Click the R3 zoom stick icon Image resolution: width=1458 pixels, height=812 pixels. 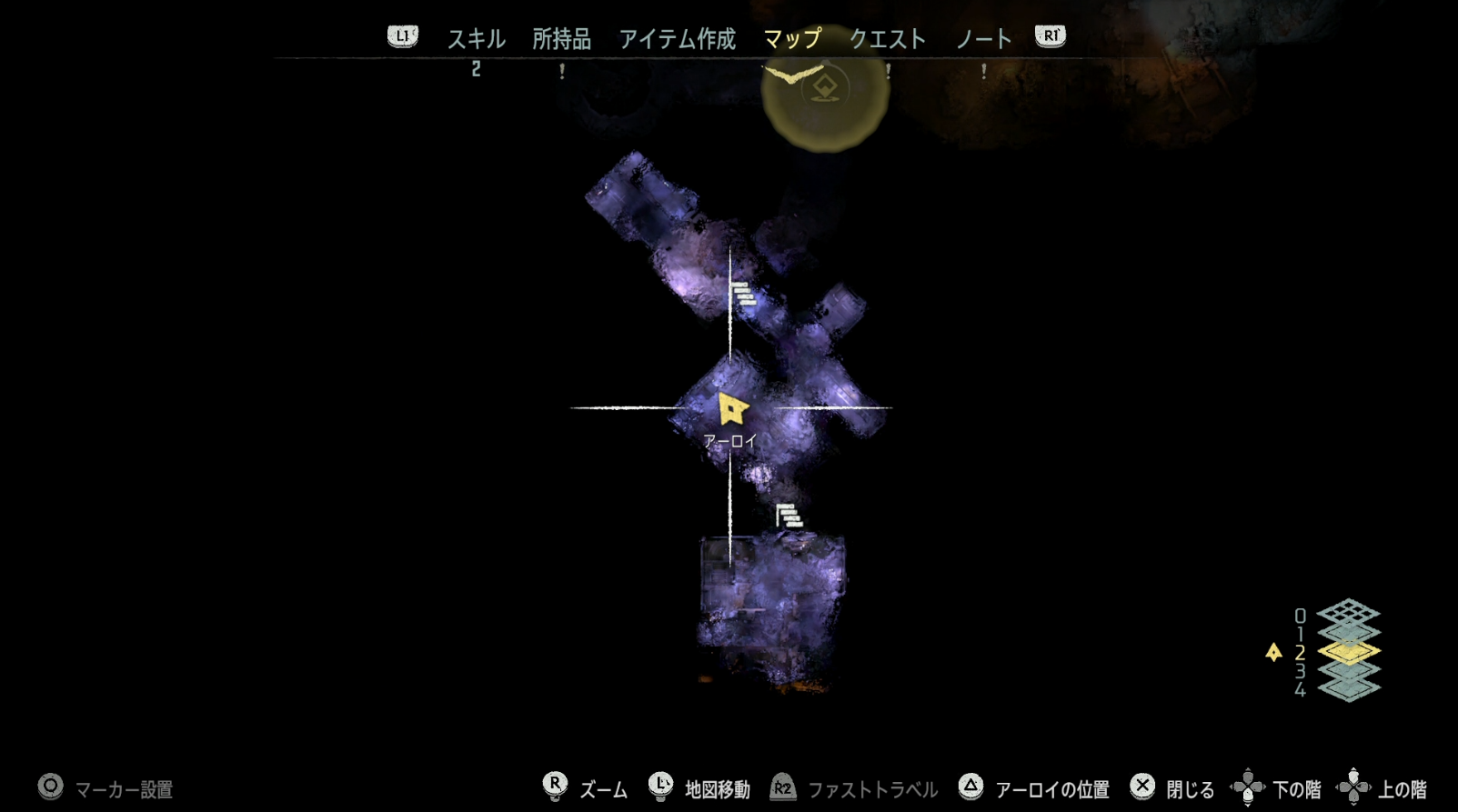tap(557, 787)
